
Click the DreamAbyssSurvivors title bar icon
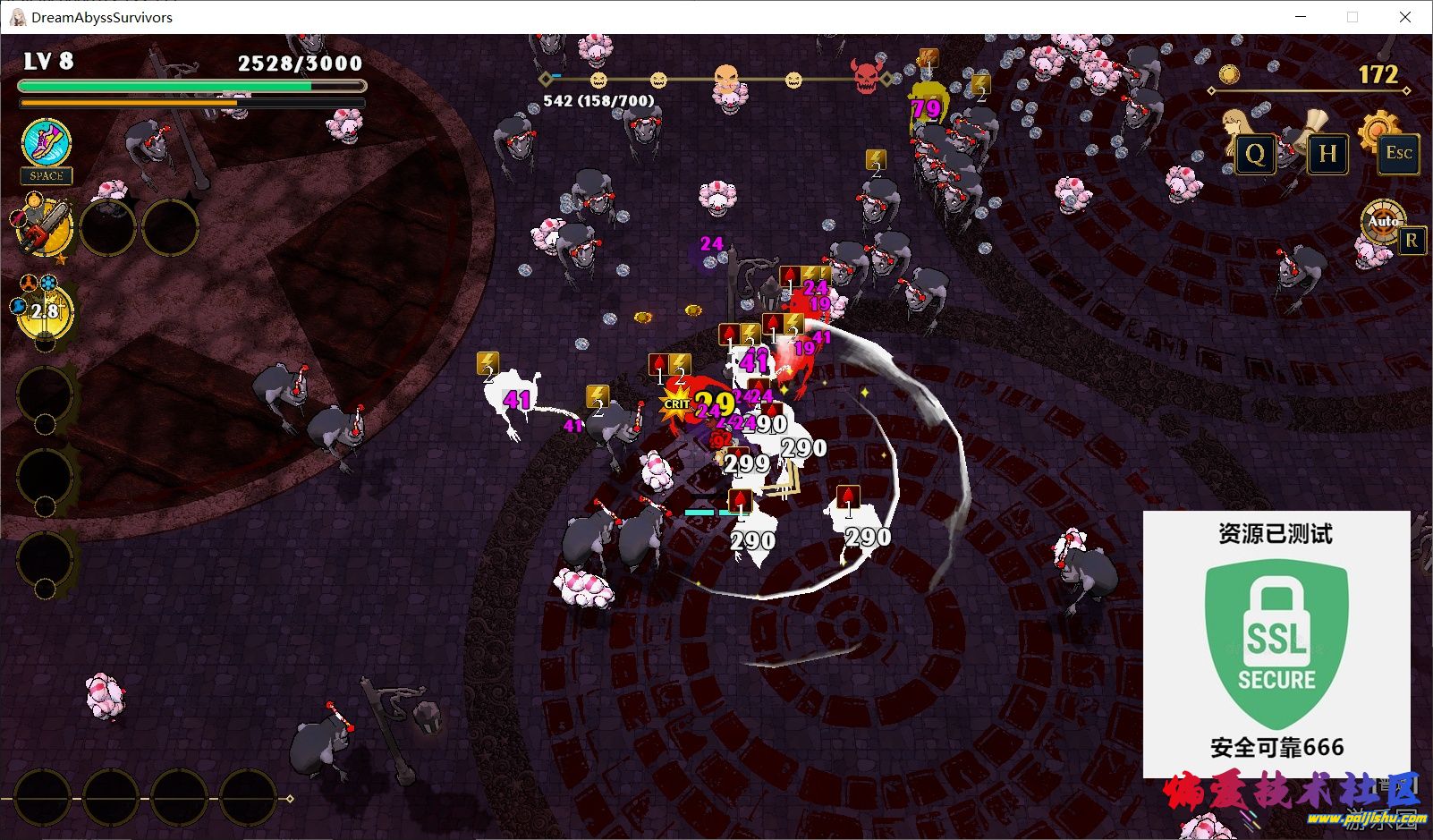point(16,16)
